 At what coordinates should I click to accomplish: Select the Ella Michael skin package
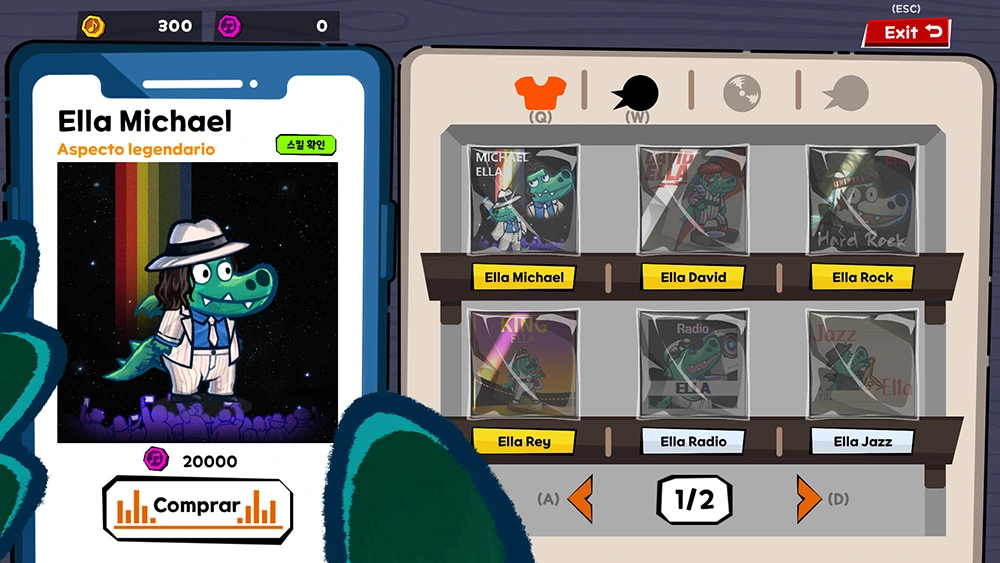pos(524,201)
